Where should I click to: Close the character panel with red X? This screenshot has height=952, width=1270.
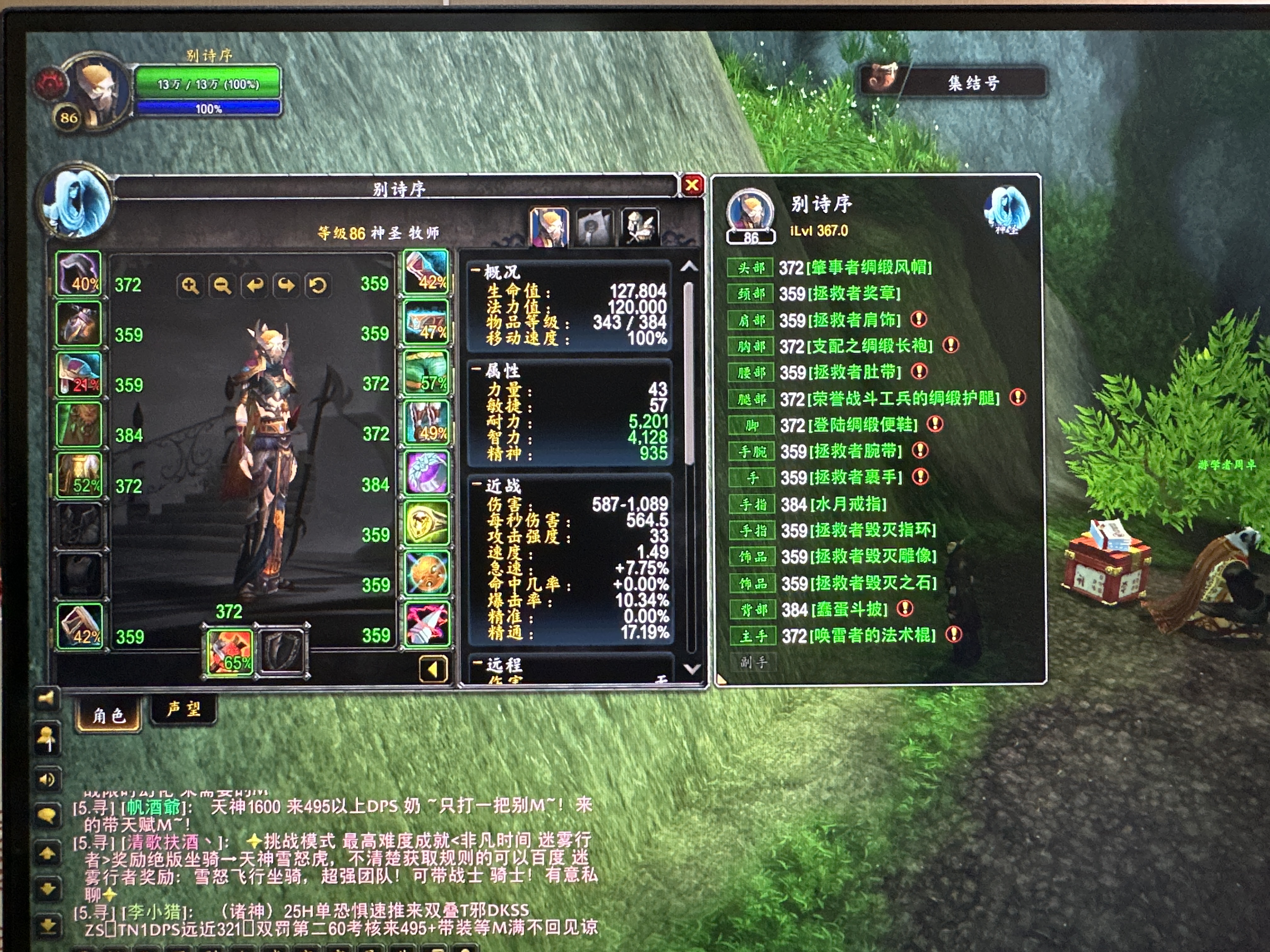pos(692,185)
